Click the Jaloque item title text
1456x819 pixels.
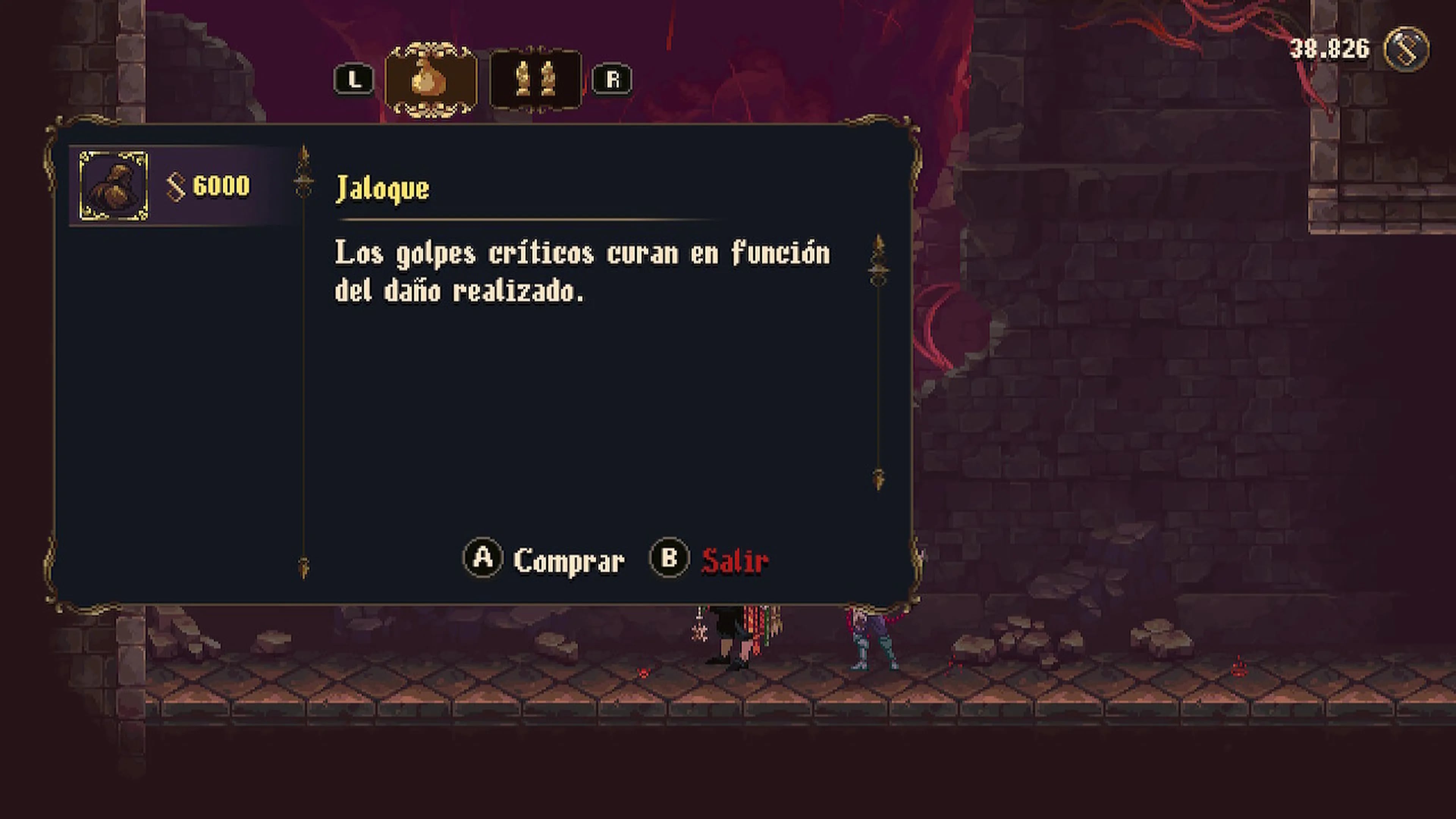(383, 189)
